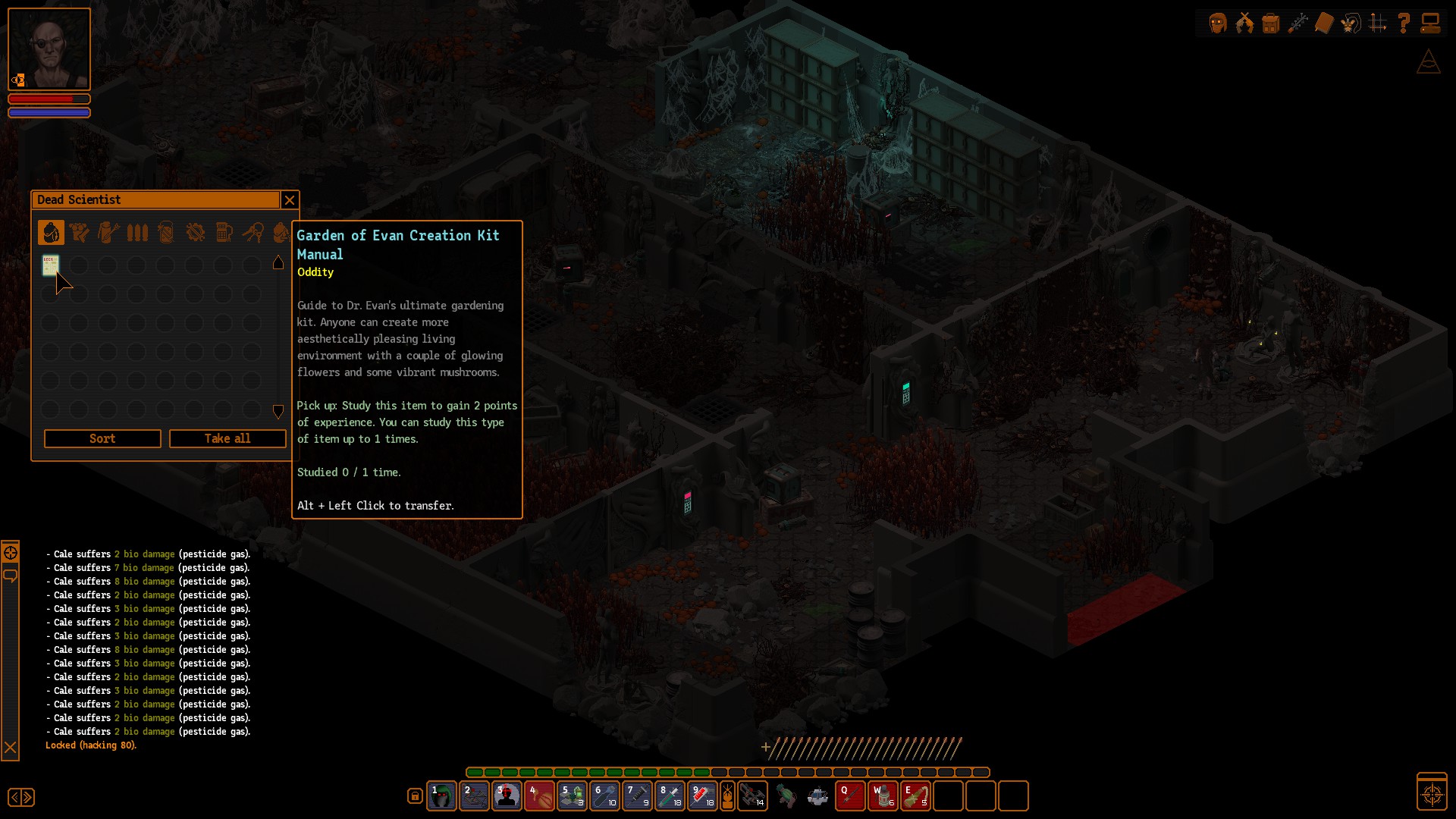
Task: Toggle the hotbar lock padlock
Action: pyautogui.click(x=415, y=796)
